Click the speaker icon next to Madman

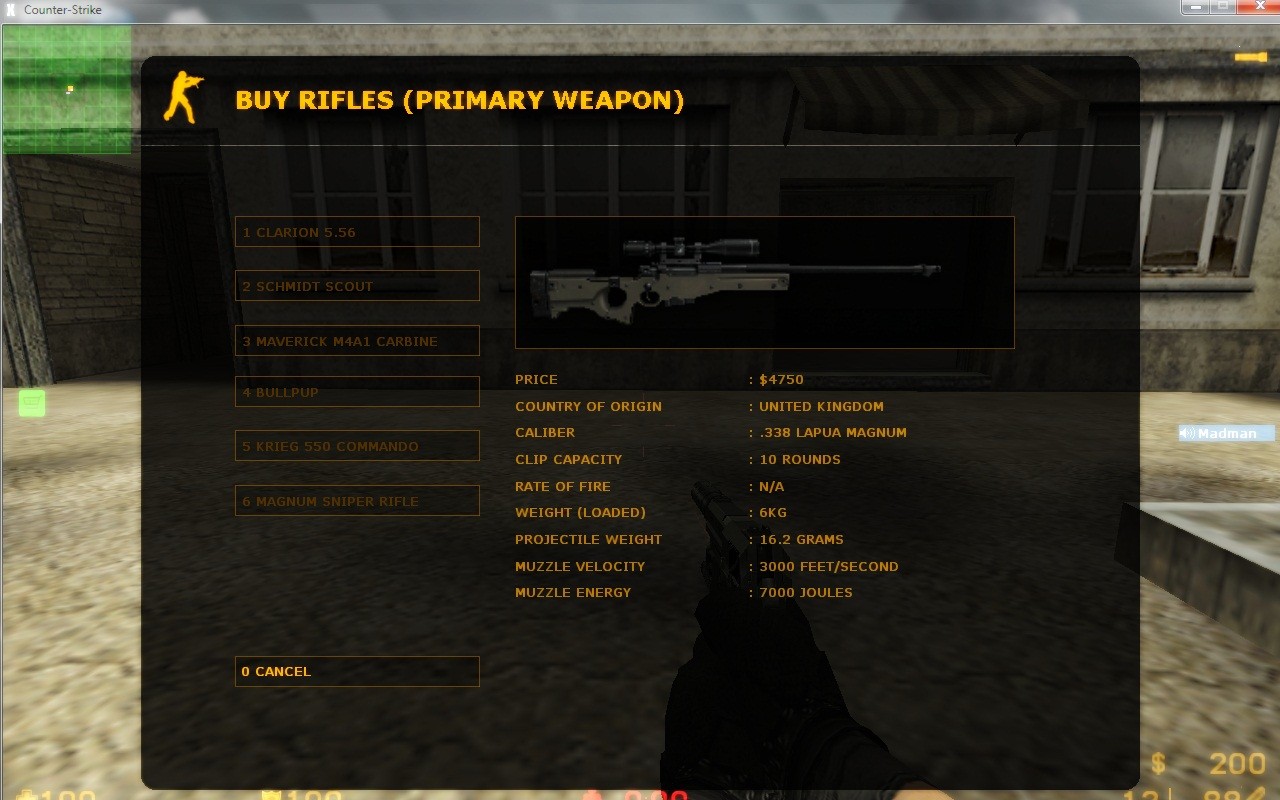[1186, 433]
